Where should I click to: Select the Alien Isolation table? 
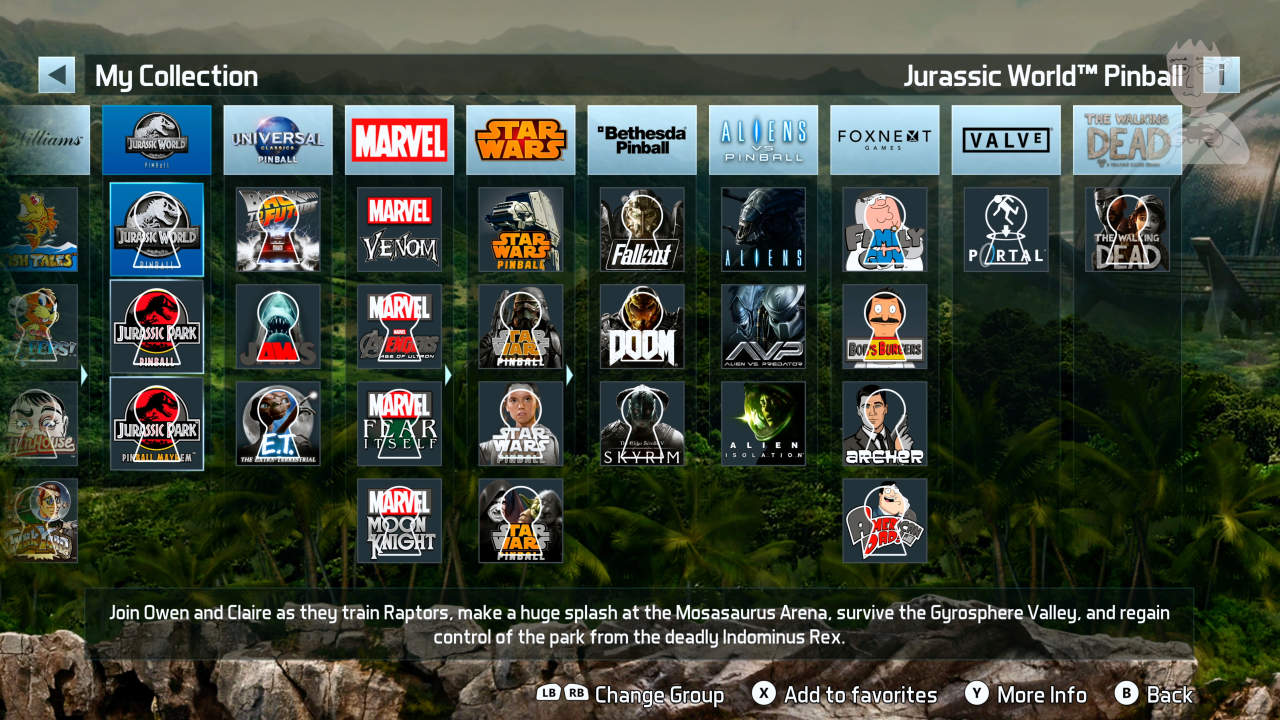[x=763, y=423]
